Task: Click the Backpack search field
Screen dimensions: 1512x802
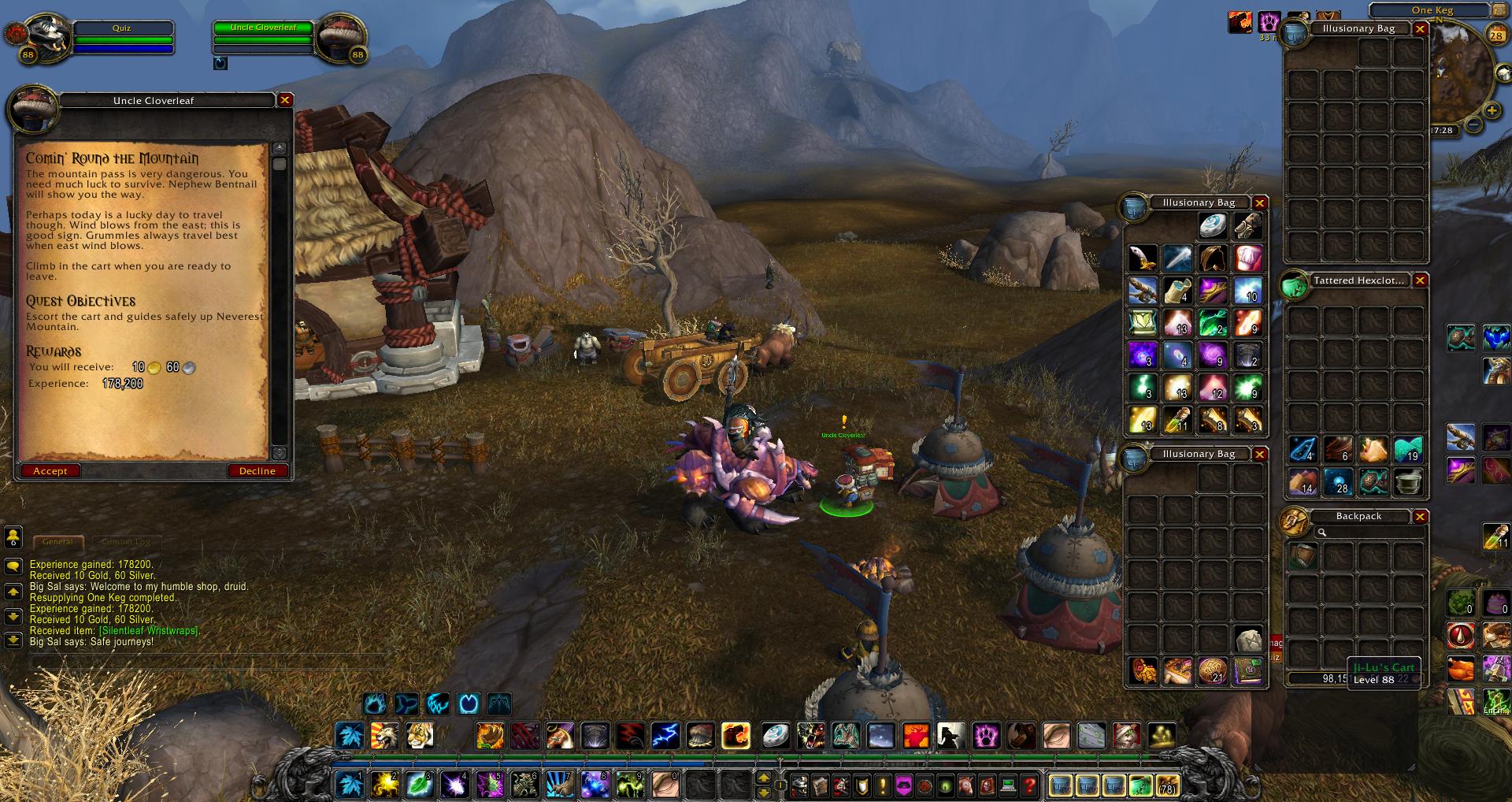Action: [1370, 533]
